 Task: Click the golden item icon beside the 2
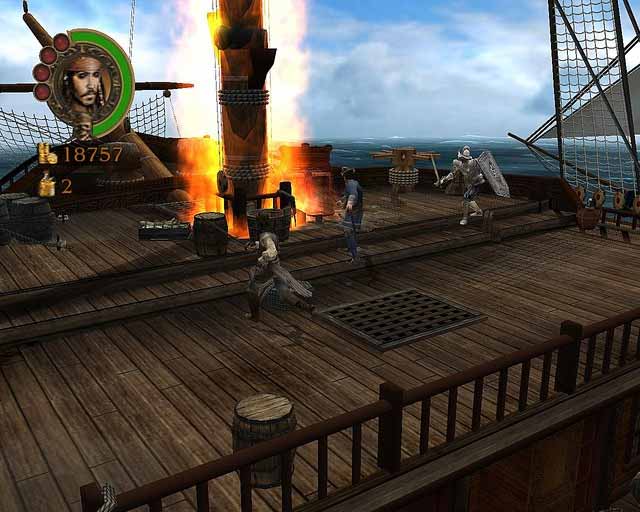pos(46,185)
